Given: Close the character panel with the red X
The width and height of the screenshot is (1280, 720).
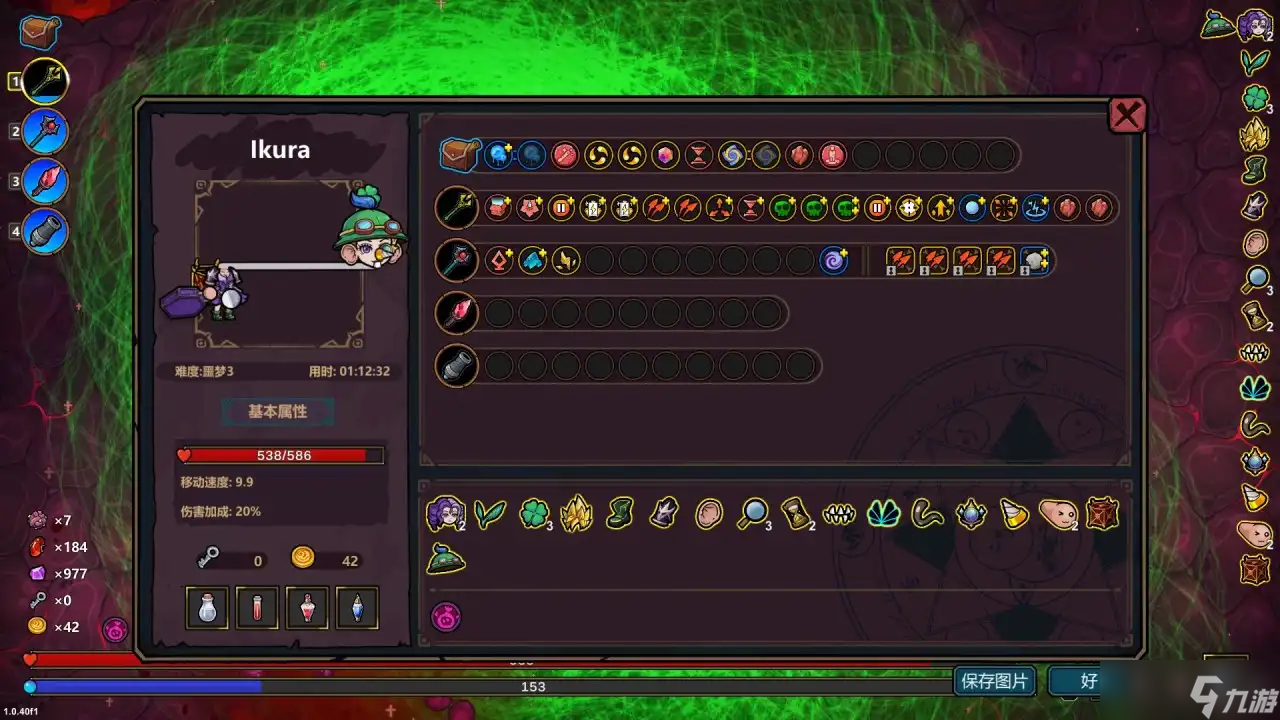Looking at the screenshot, I should pos(1127,116).
